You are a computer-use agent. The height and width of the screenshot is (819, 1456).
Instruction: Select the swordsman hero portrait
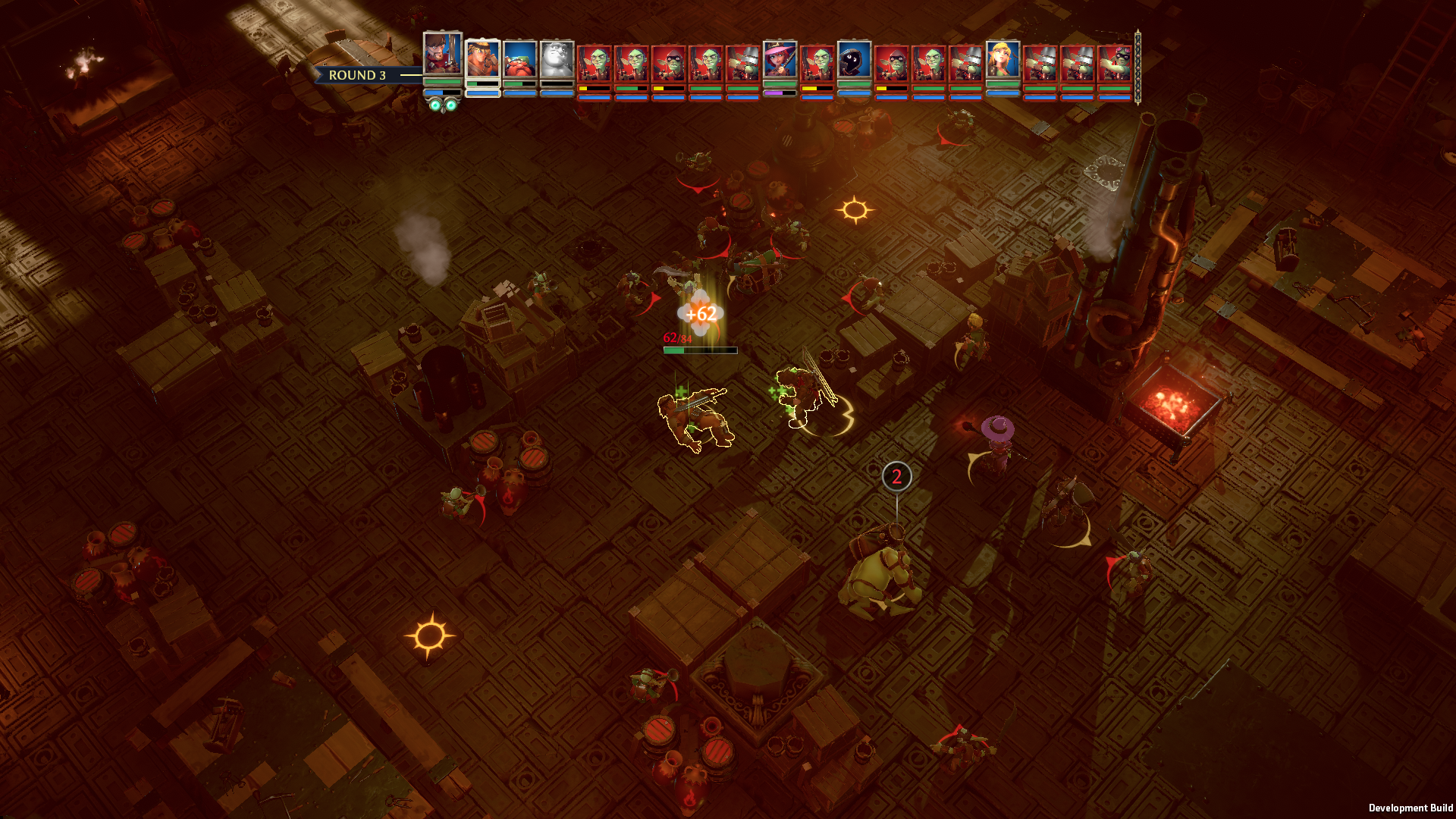443,53
